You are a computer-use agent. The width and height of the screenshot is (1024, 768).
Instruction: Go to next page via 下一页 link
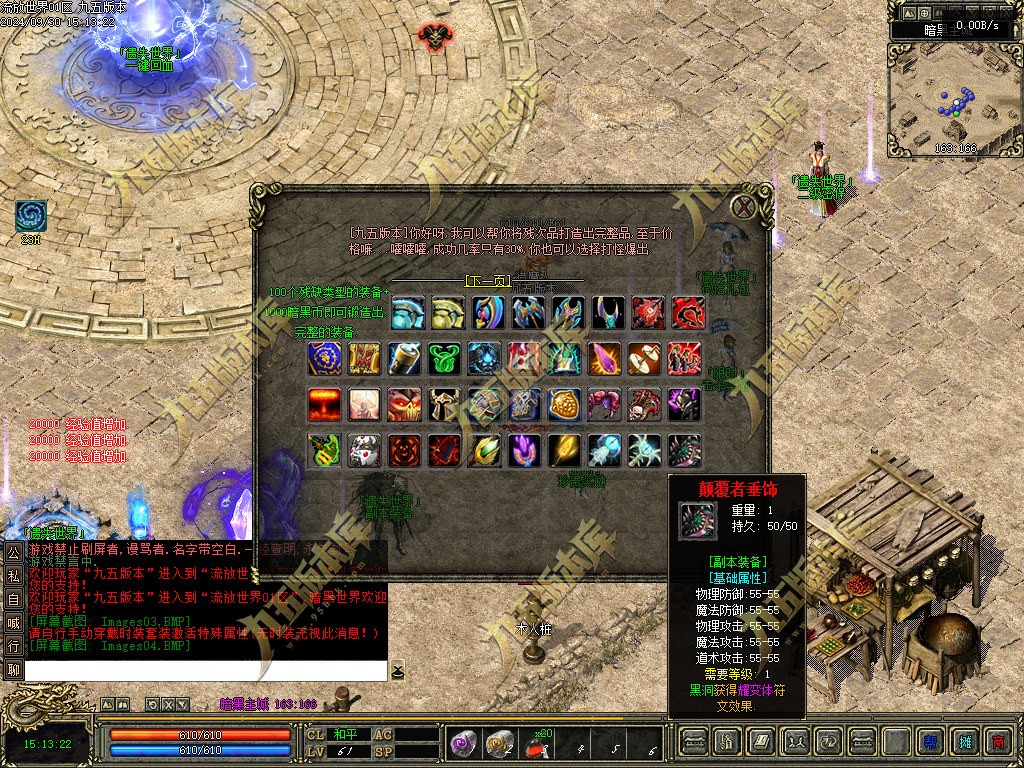tap(486, 281)
